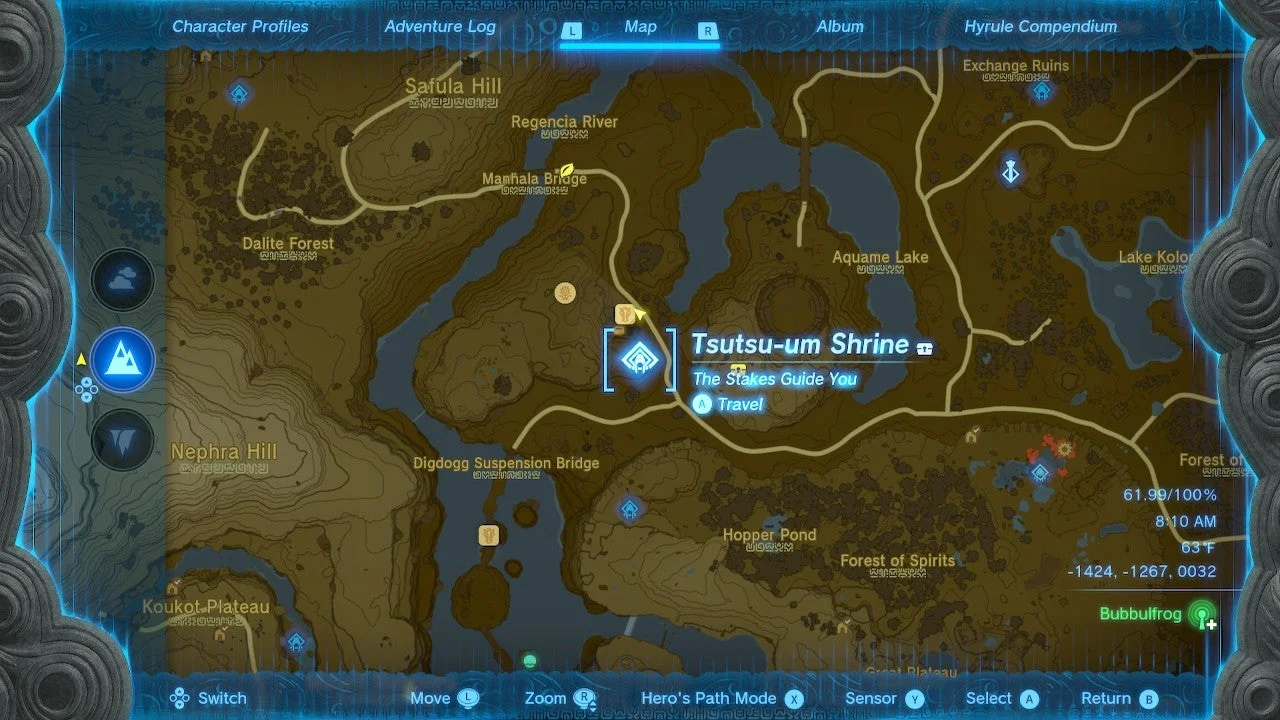The width and height of the screenshot is (1280, 720).
Task: Select the Tsutsu-um Shrine icon
Action: [x=638, y=358]
